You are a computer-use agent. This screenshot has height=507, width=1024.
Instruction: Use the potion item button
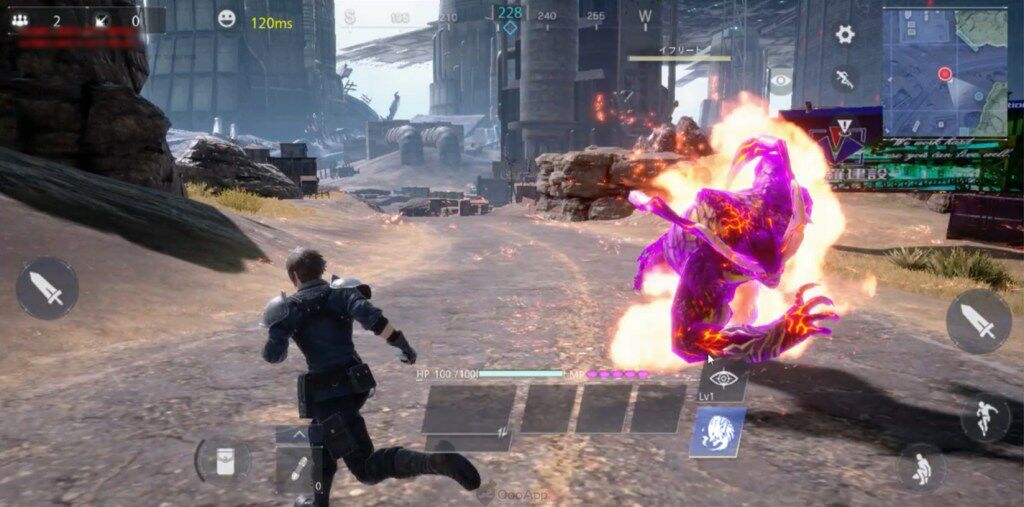pos(222,459)
